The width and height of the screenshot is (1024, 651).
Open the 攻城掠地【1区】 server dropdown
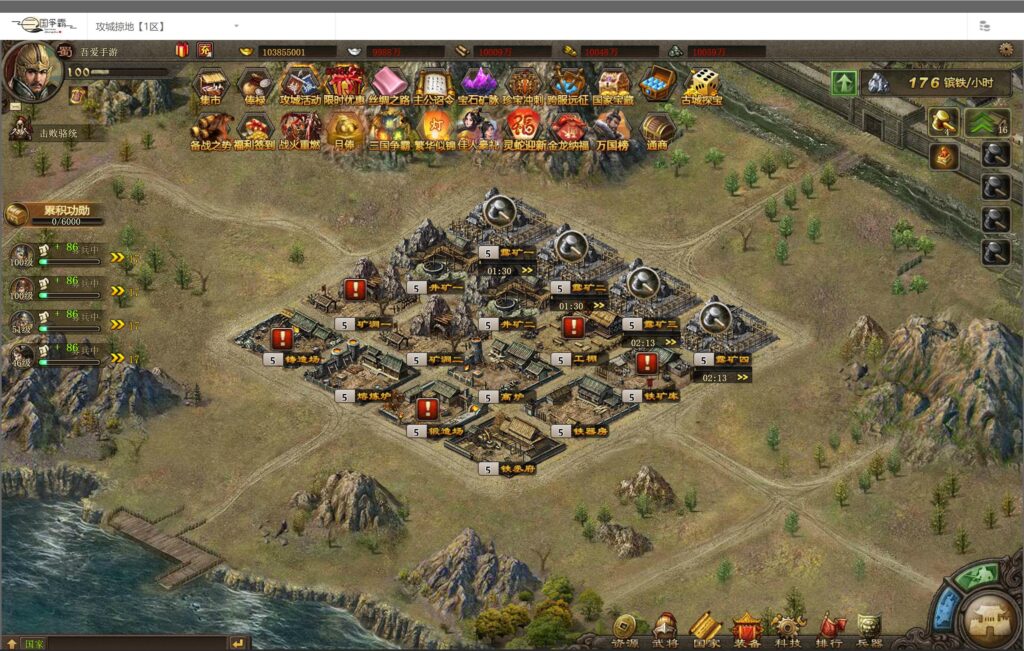166,25
